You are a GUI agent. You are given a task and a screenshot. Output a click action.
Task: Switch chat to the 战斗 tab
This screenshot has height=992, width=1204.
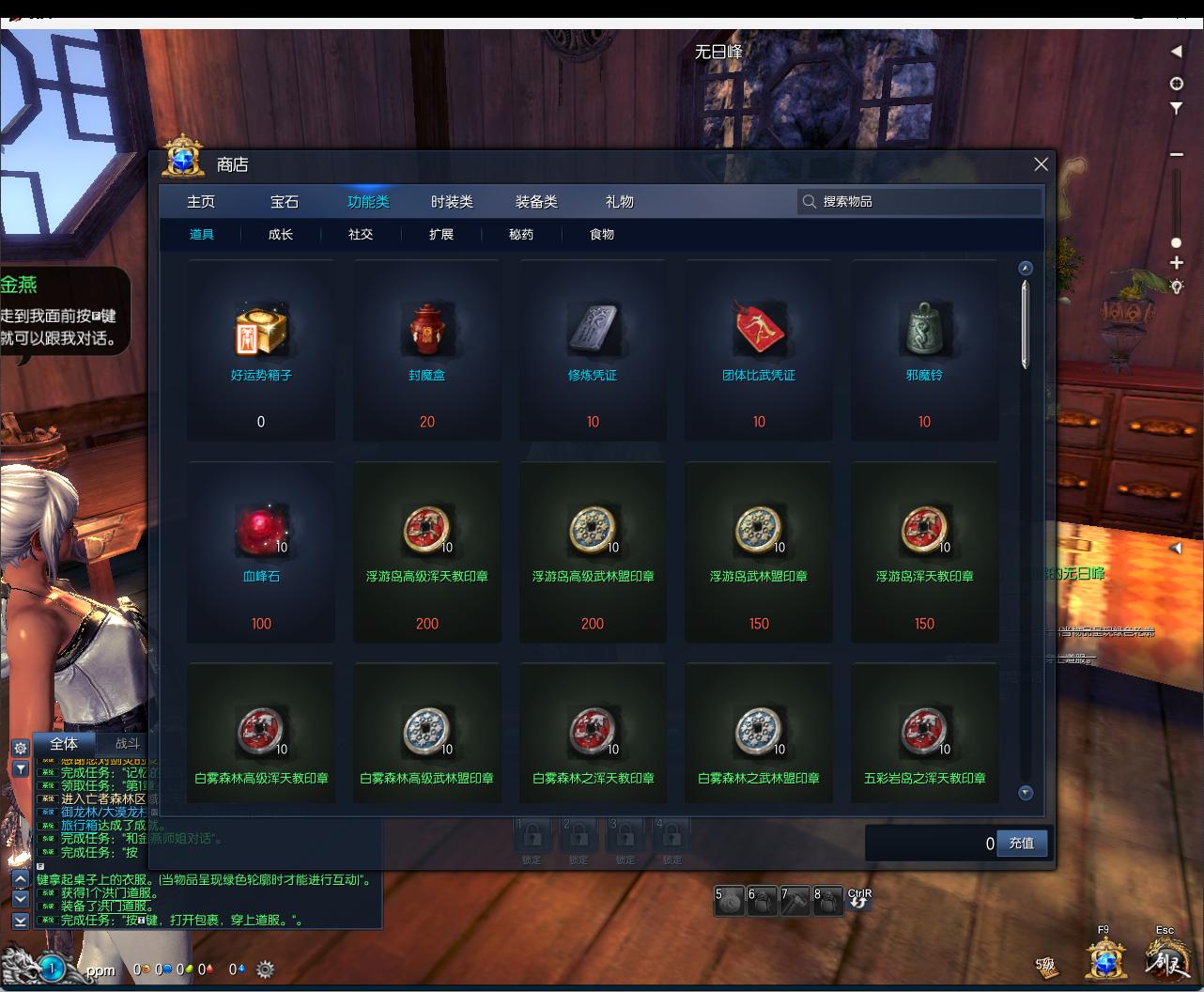tap(127, 743)
